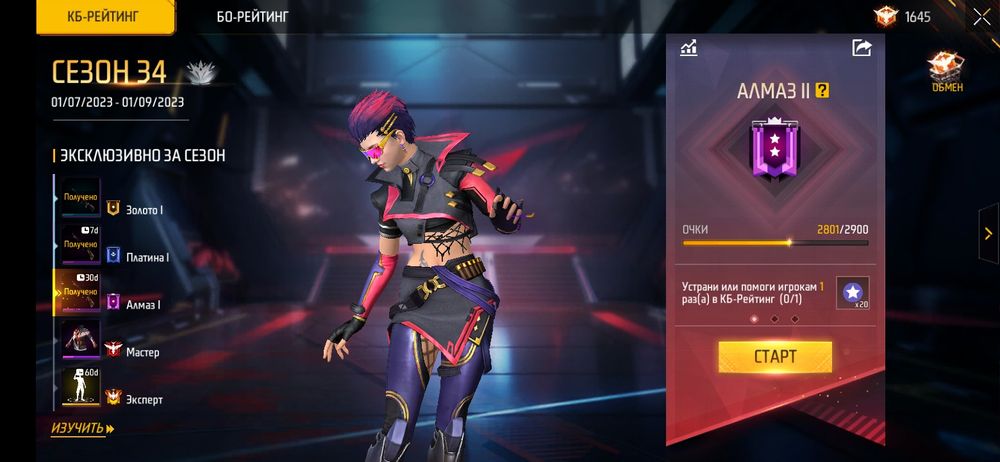Image resolution: width=1000 pixels, height=462 pixels.
Task: View the Эксперт rank reward
Action: point(81,387)
